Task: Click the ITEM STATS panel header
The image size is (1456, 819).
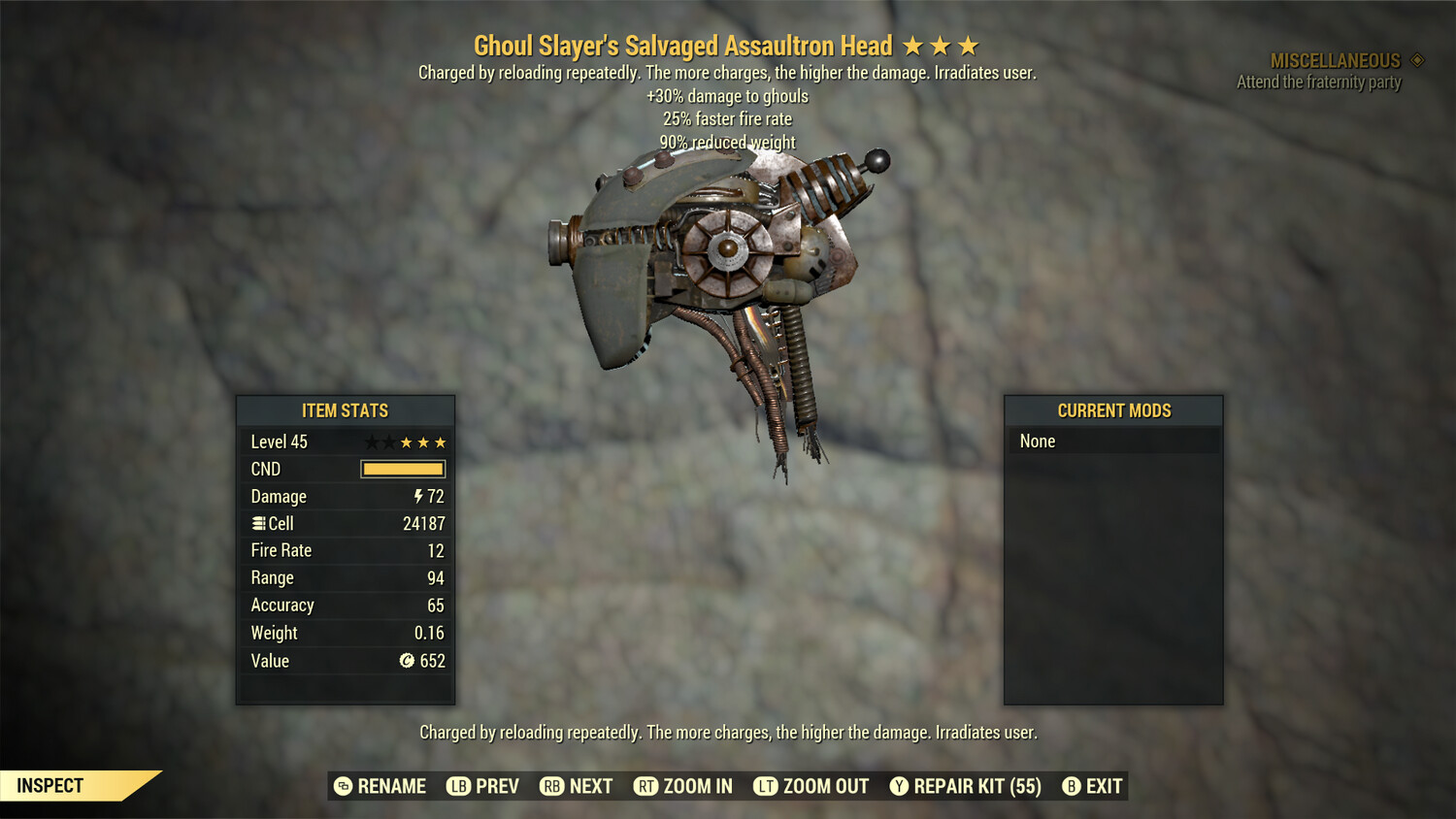Action: pos(346,410)
